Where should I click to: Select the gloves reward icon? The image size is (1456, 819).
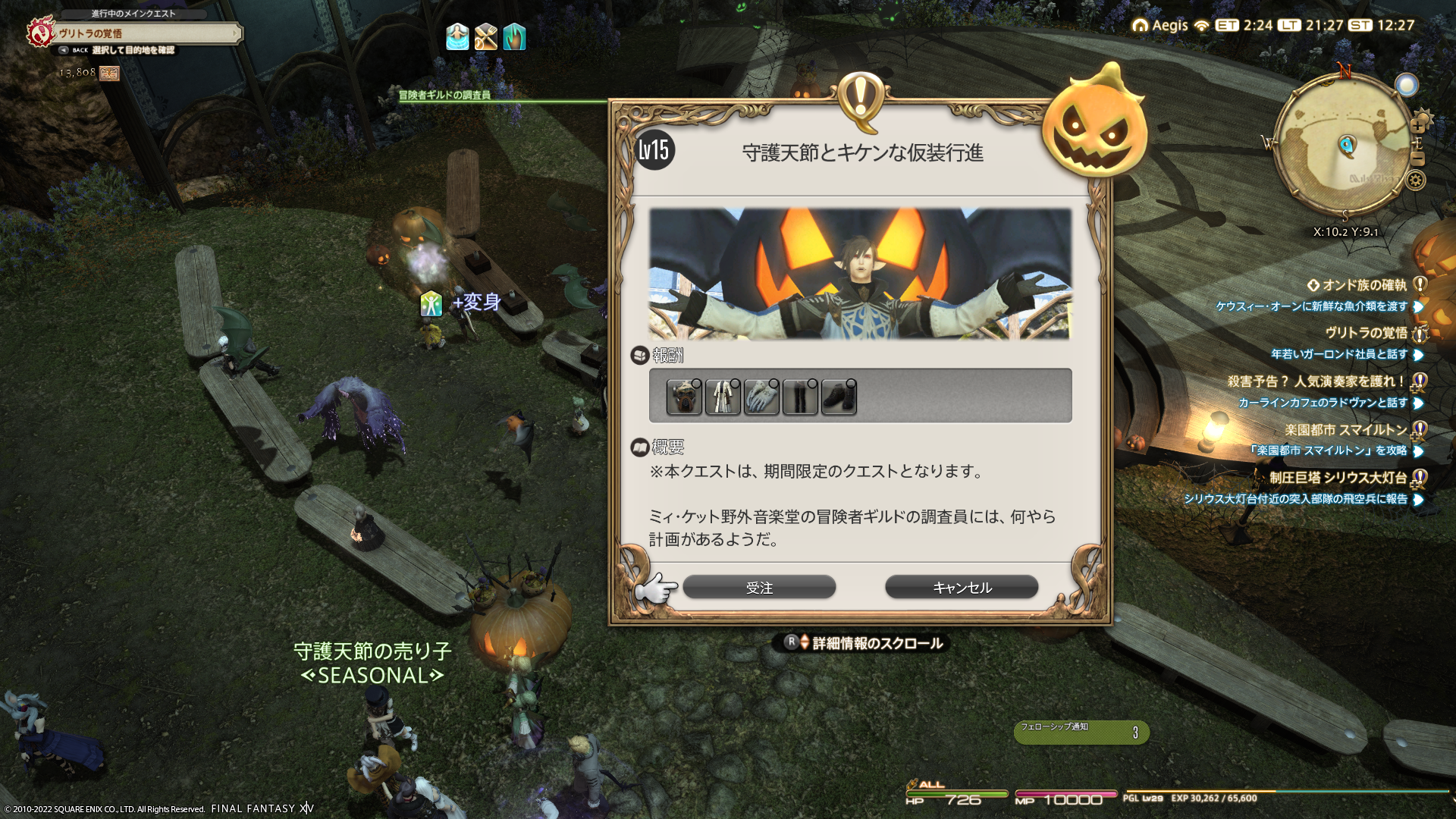tap(761, 397)
